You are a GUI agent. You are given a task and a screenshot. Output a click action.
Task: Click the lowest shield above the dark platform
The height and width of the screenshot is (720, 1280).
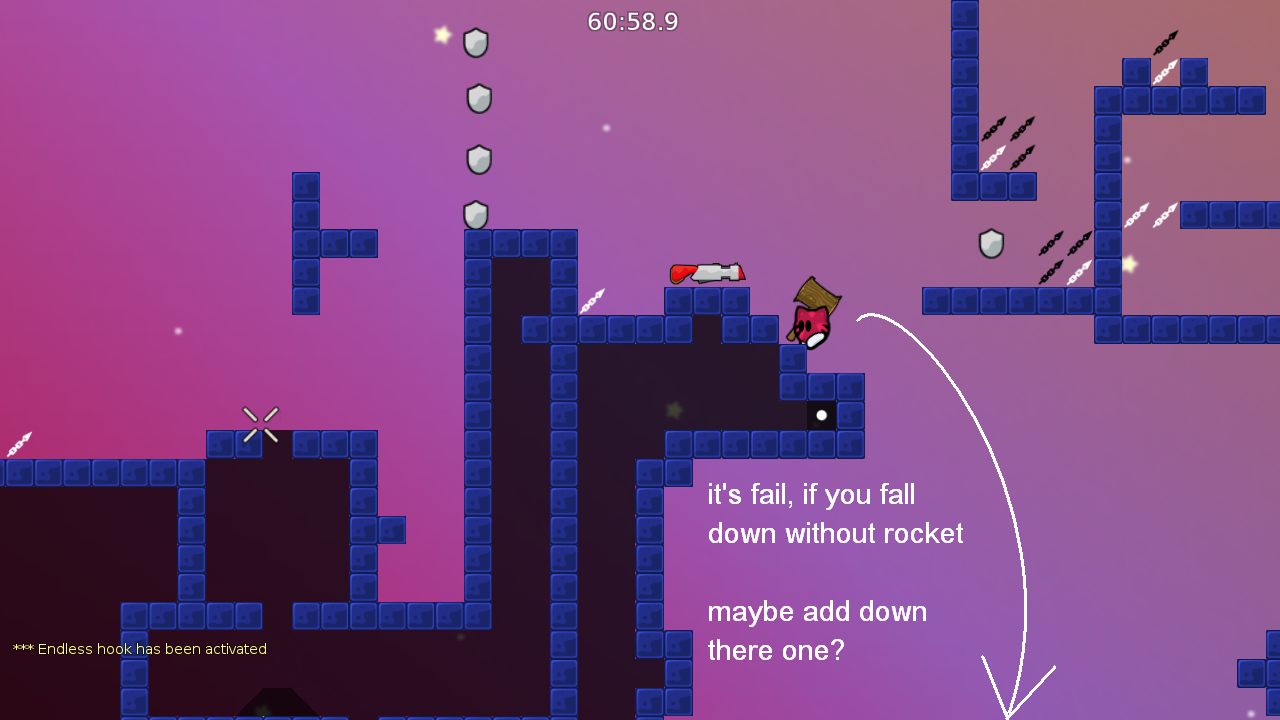click(475, 215)
